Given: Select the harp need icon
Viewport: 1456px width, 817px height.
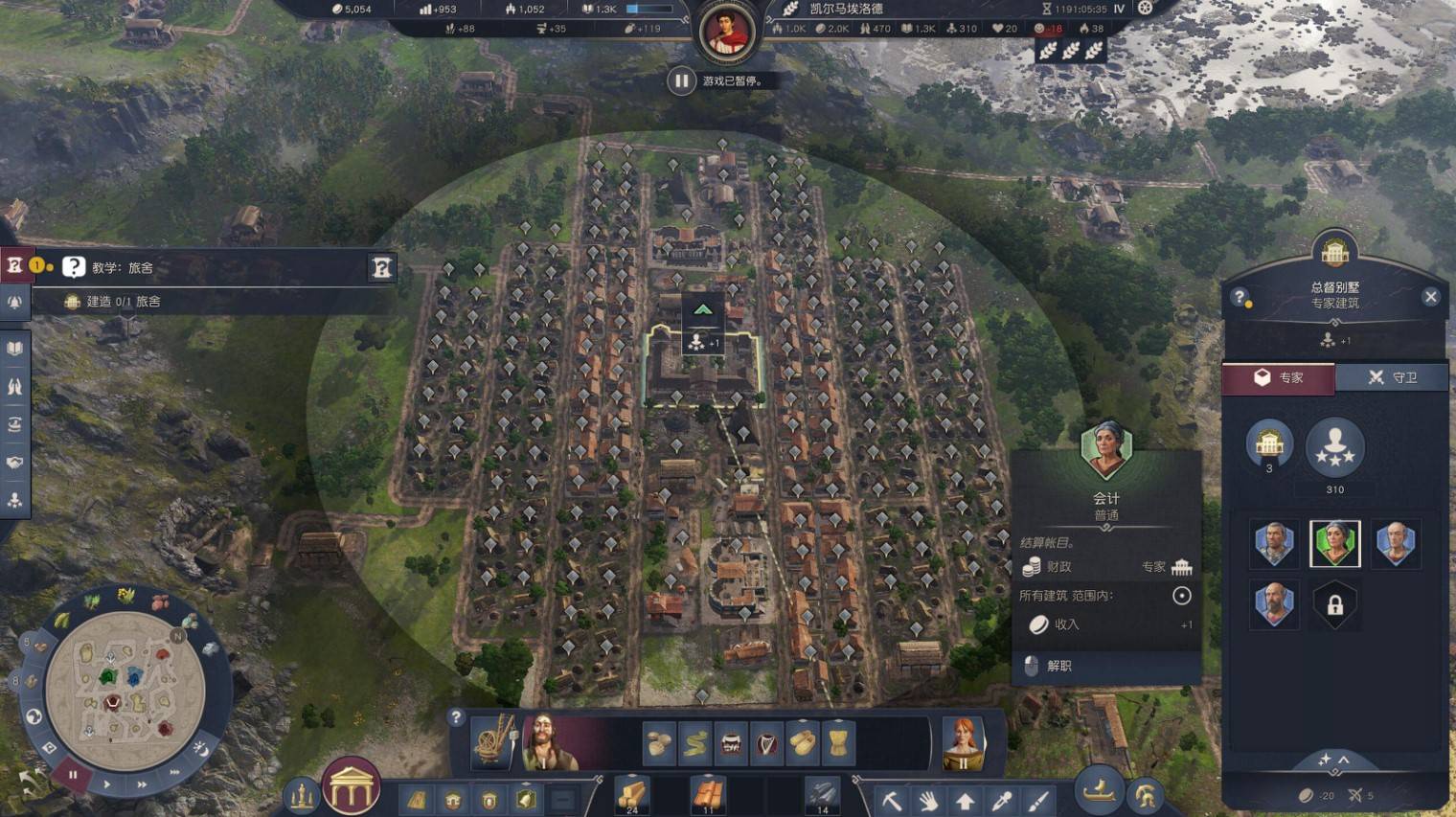Looking at the screenshot, I should (766, 742).
